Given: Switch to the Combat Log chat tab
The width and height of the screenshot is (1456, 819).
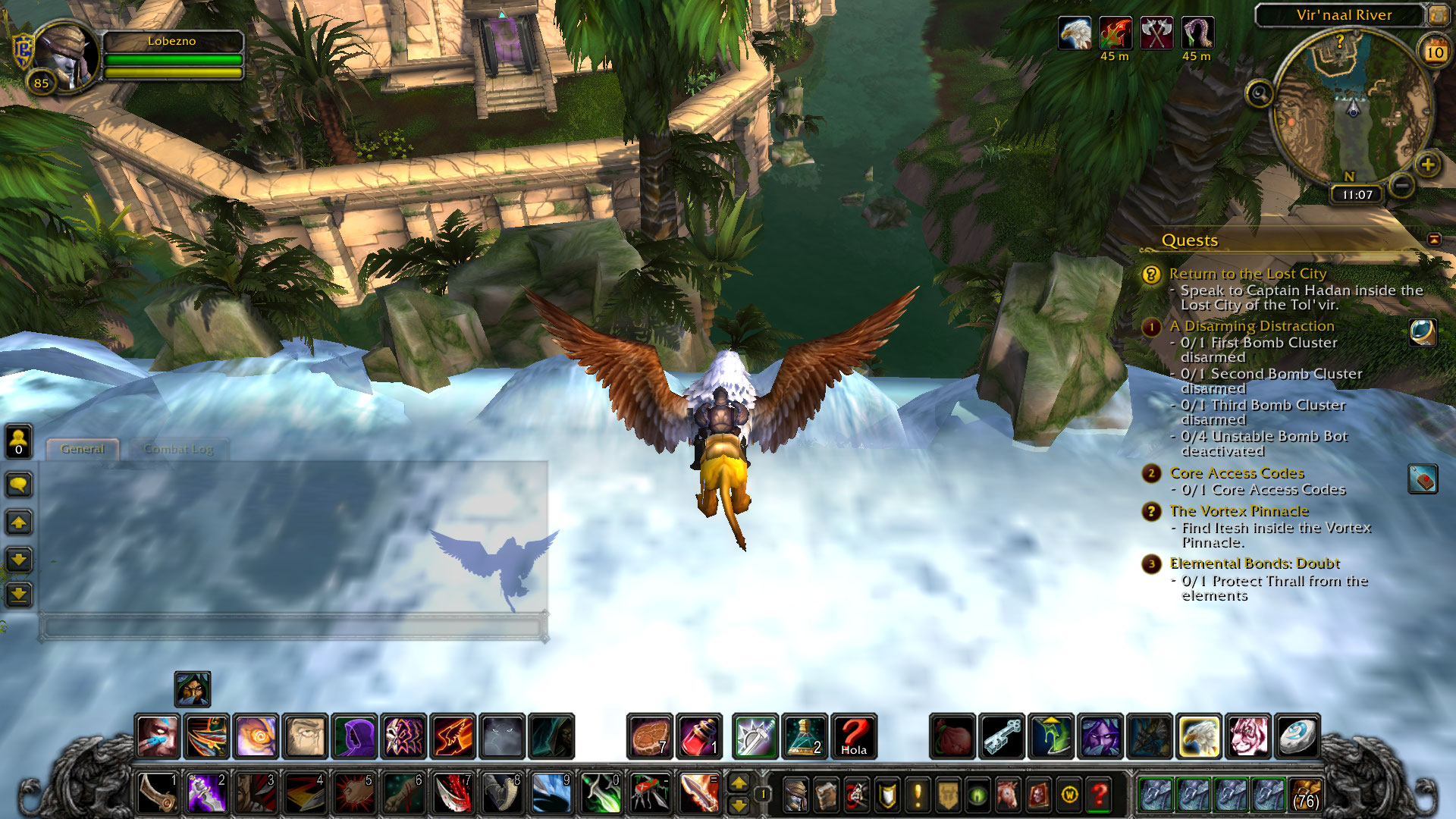Looking at the screenshot, I should 179,449.
